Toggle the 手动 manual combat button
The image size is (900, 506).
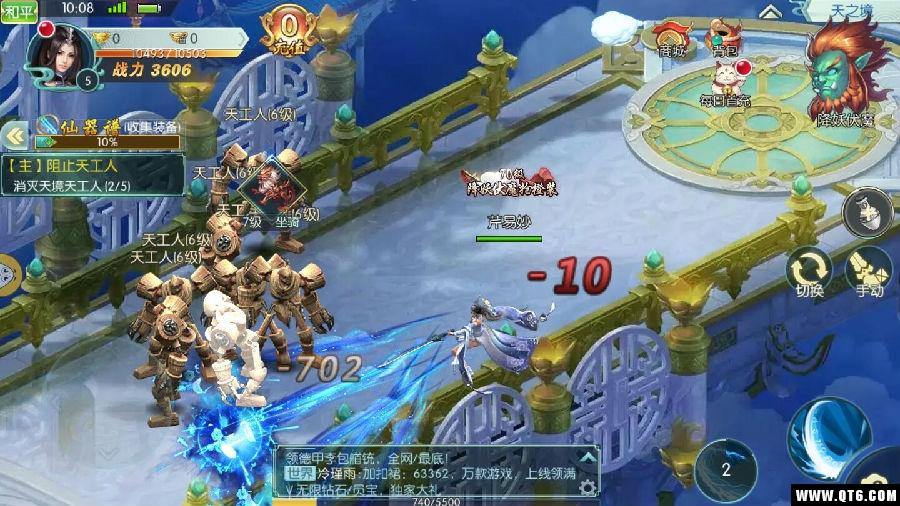[x=868, y=273]
